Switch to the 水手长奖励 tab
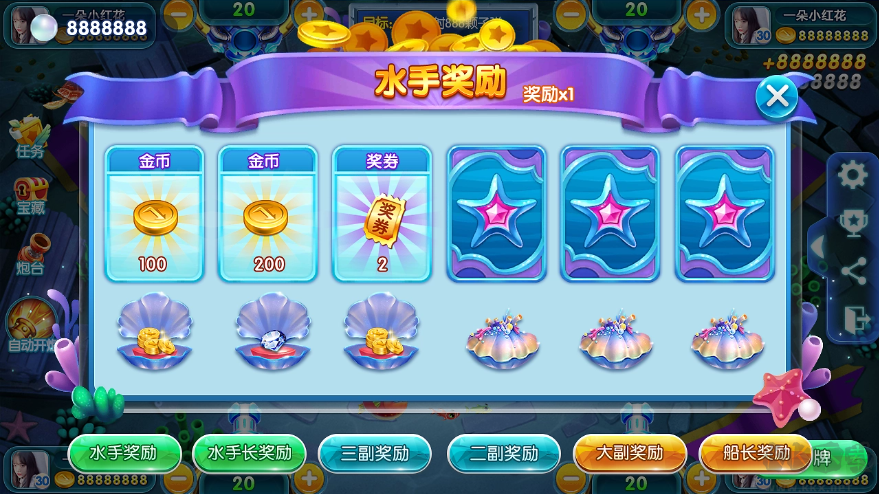 (249, 453)
